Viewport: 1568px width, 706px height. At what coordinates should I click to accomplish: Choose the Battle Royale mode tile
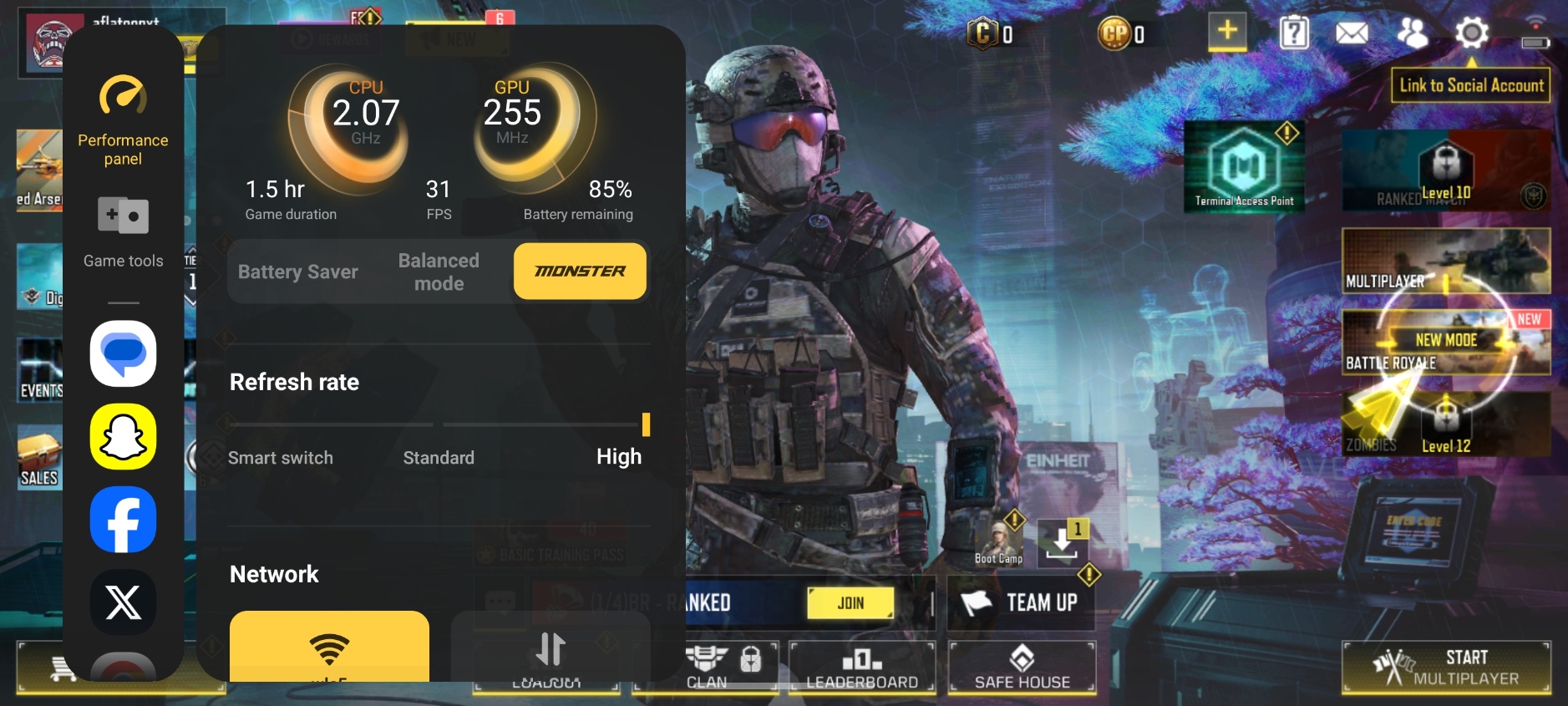click(1445, 343)
